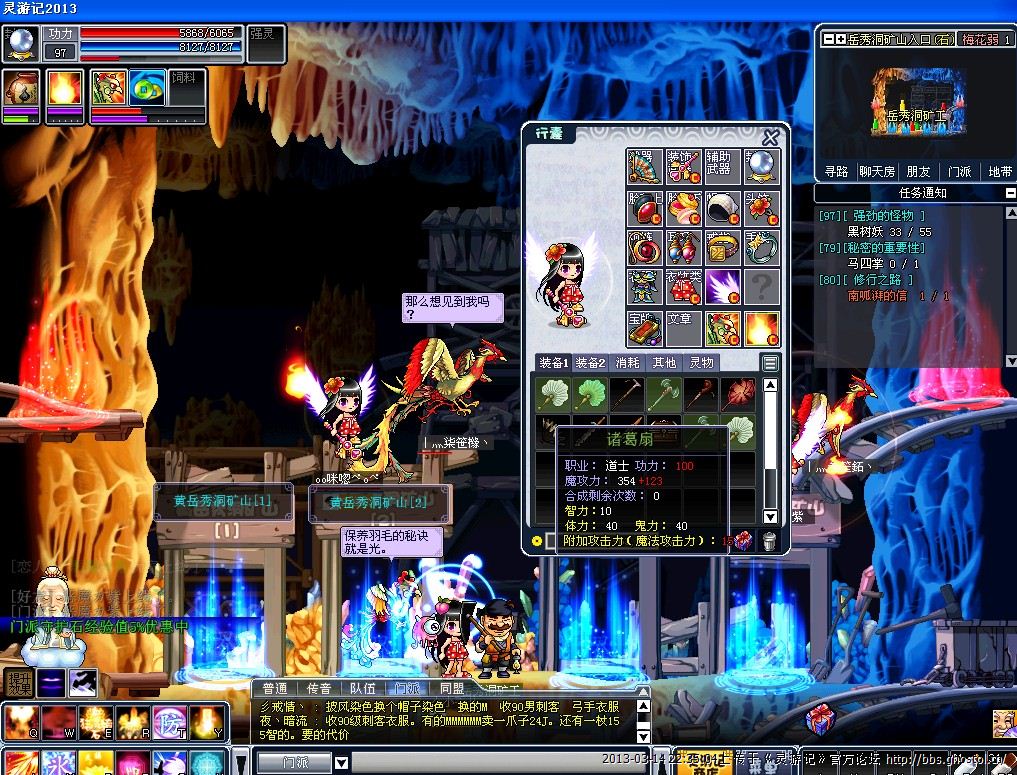Open the 寻路 pathfinding panel
The width and height of the screenshot is (1017, 775).
[836, 171]
